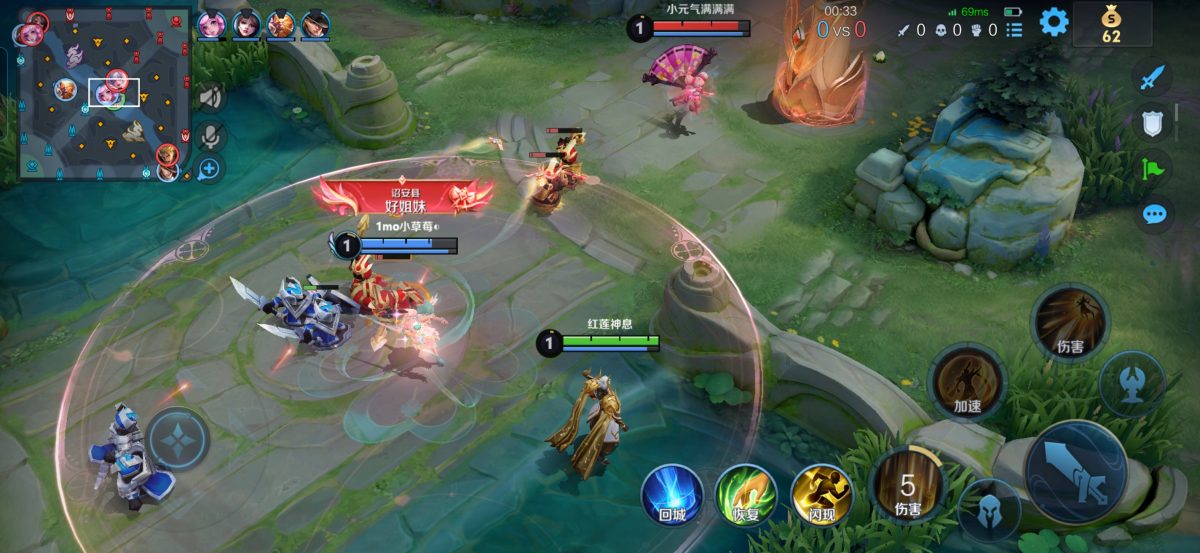1200x553 pixels.
Task: Send the blue sword attack signal
Action: point(1155,77)
